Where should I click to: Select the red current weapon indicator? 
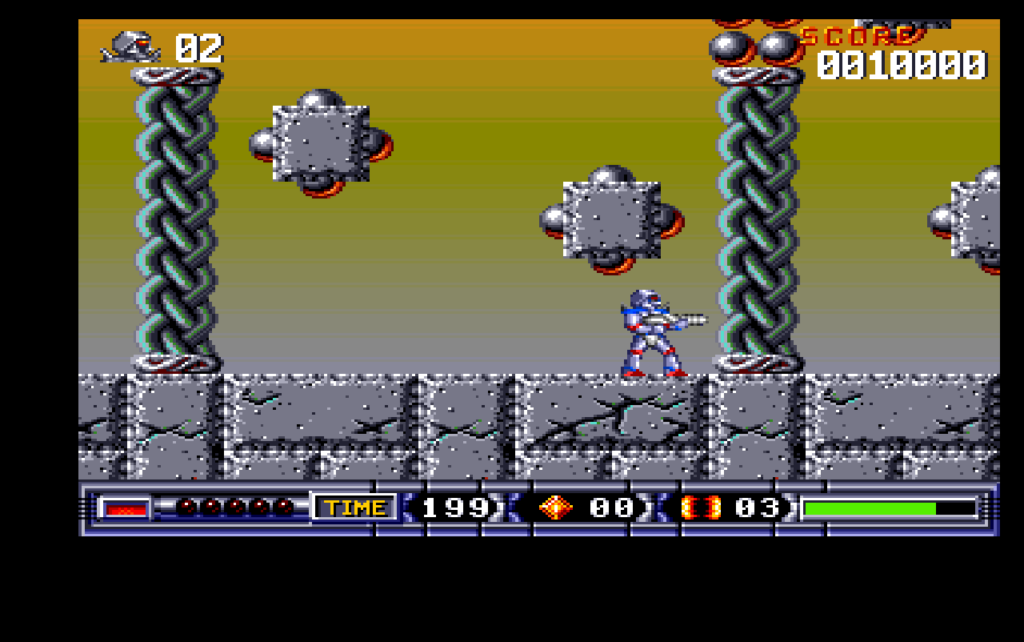point(126,508)
